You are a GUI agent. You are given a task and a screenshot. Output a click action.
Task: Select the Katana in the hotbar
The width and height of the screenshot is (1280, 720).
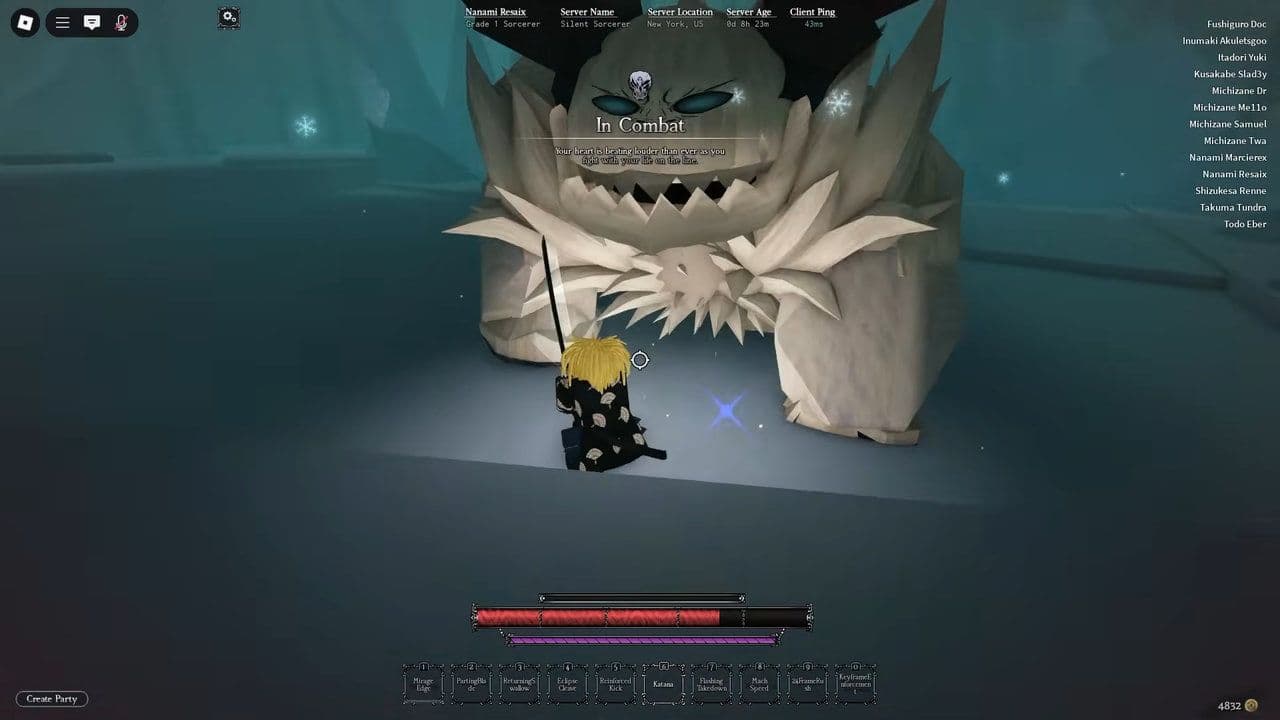tap(663, 684)
